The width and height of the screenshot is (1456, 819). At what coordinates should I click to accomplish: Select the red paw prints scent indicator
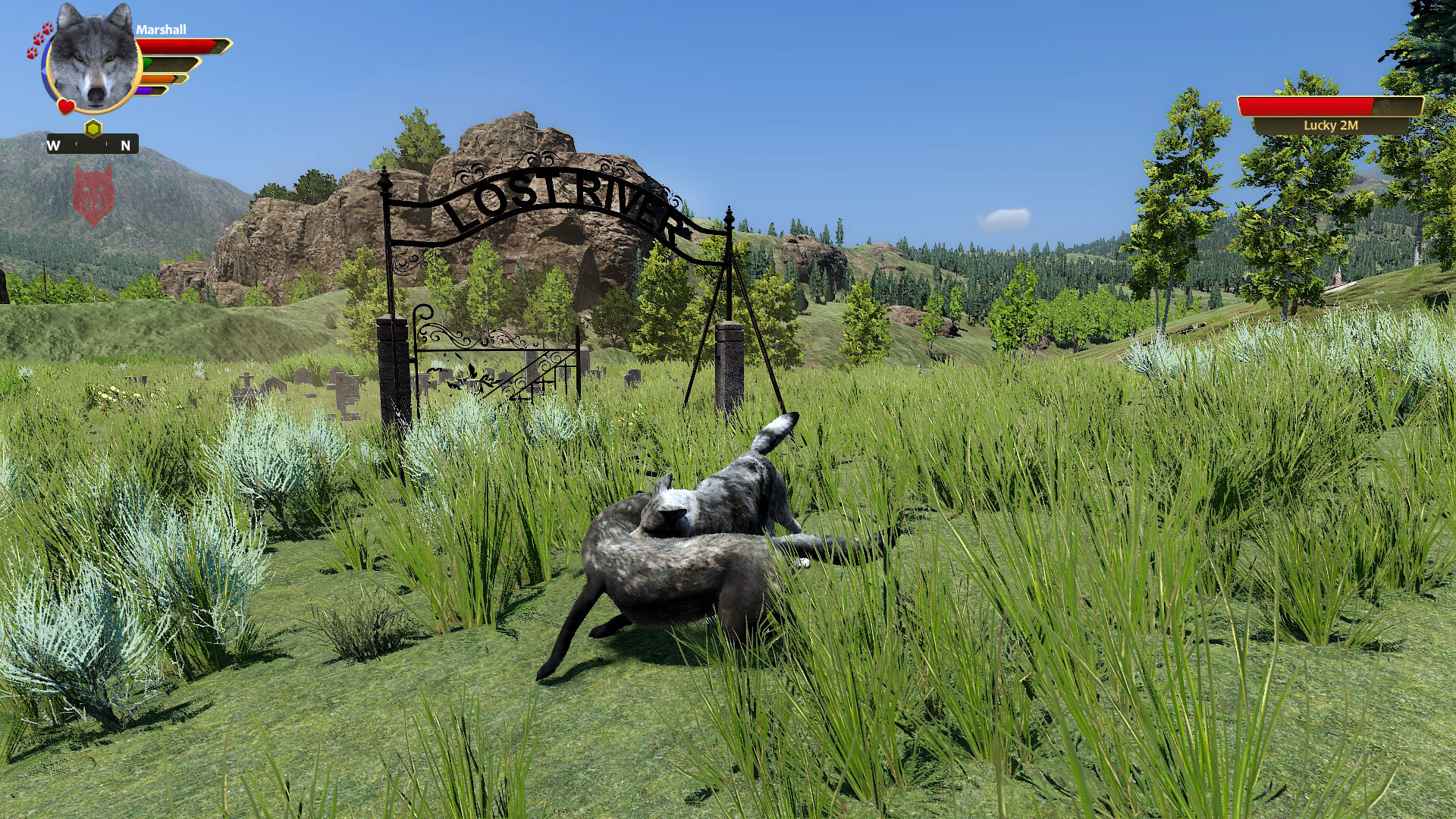point(39,39)
